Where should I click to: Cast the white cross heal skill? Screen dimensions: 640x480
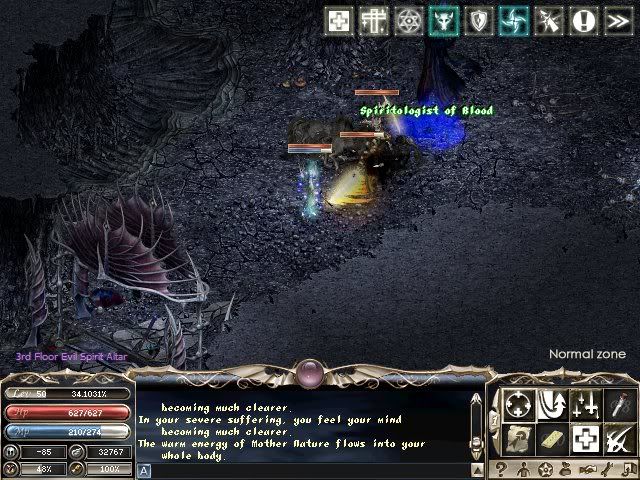tap(585, 438)
